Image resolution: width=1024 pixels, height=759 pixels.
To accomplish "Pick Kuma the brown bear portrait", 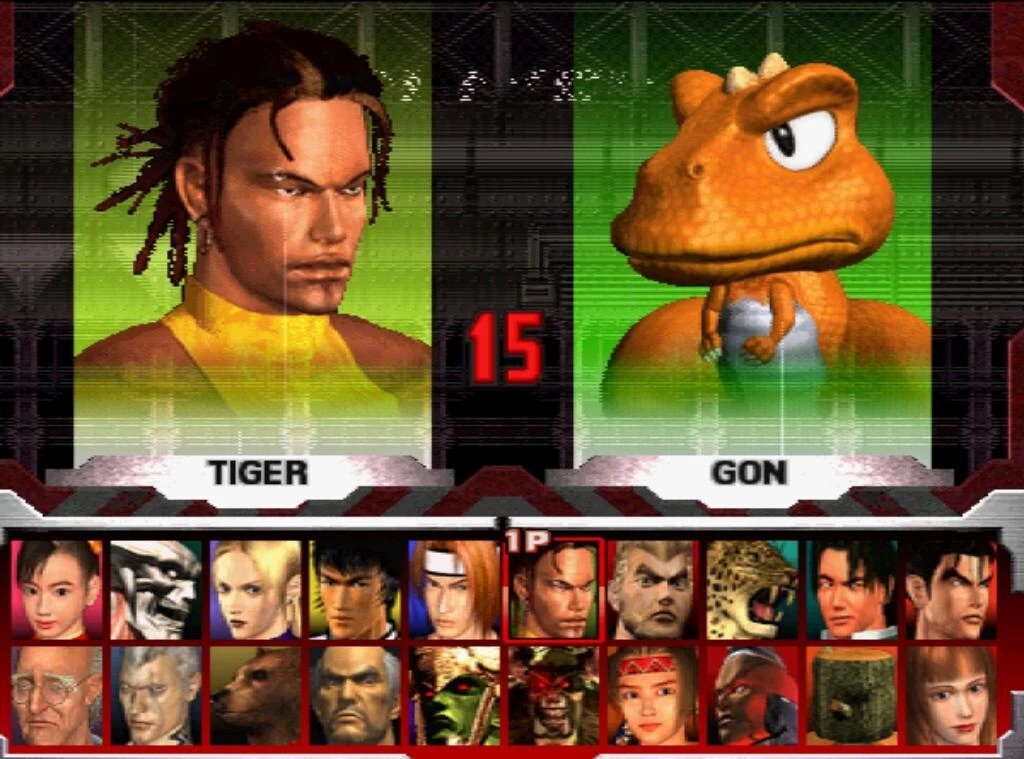I will tap(255, 696).
